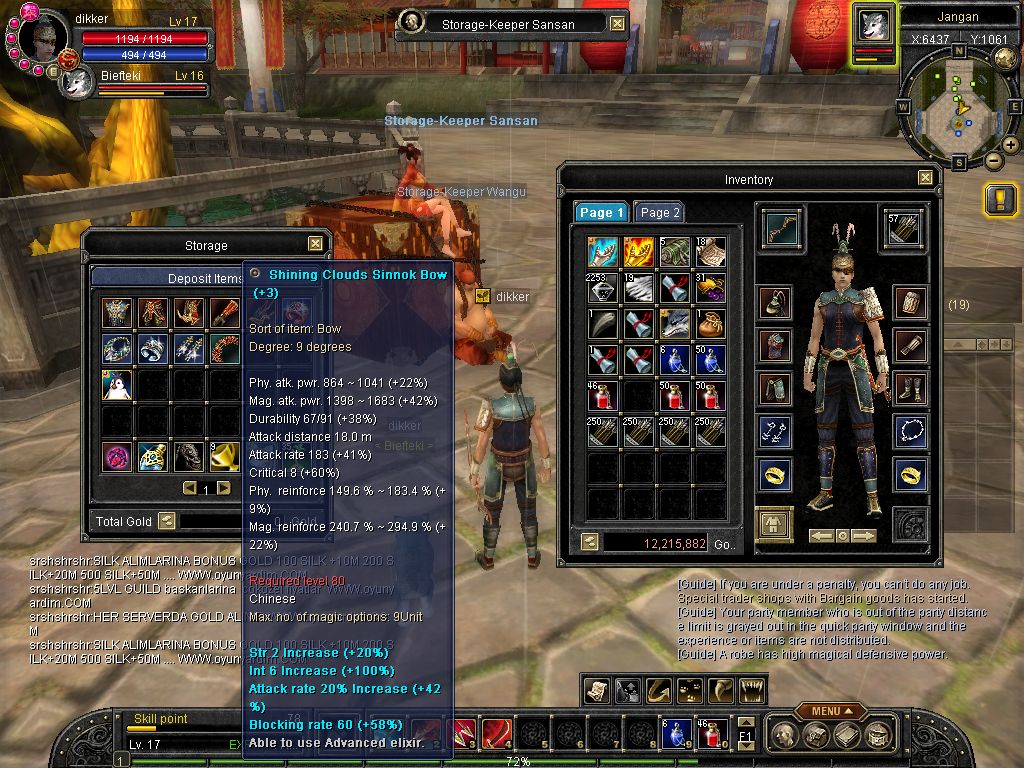Image resolution: width=1024 pixels, height=768 pixels.
Task: Go to next storage page
Action: [224, 488]
